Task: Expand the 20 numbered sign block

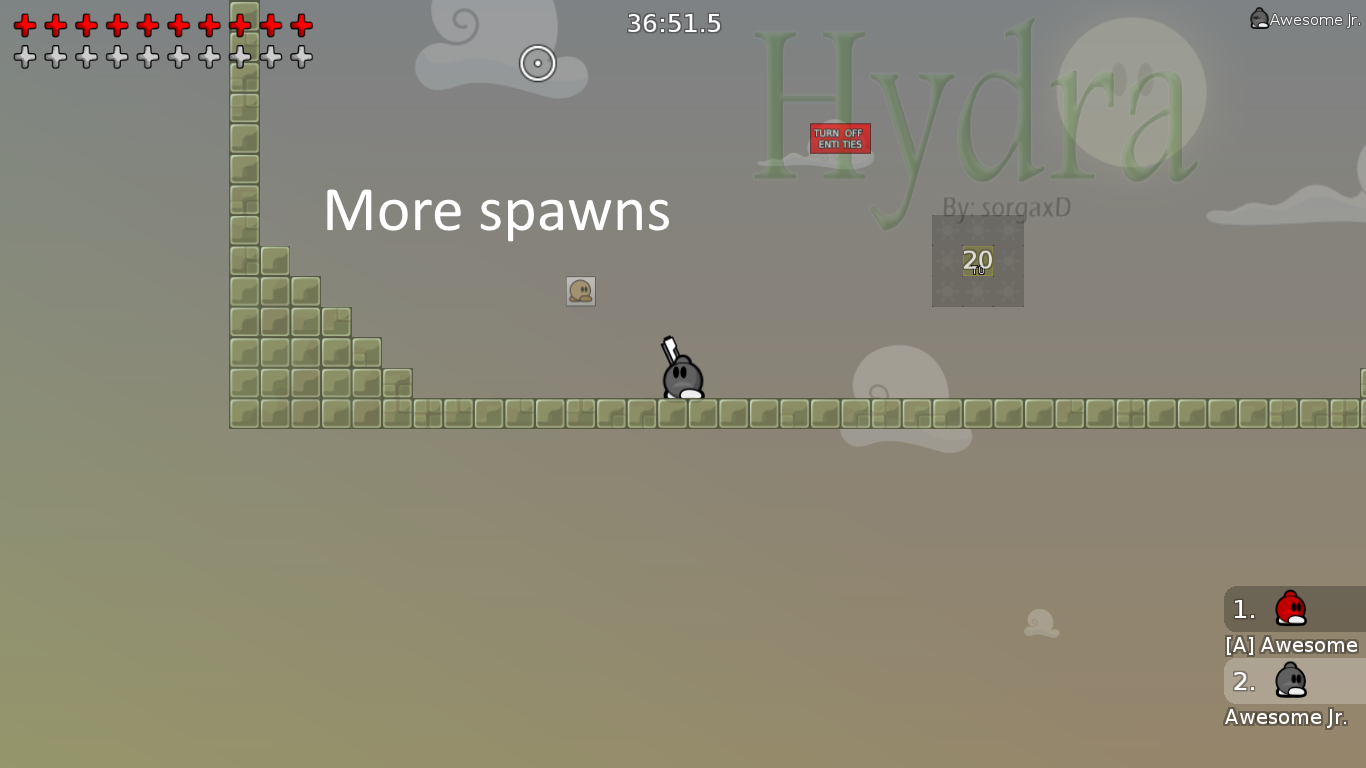Action: (x=977, y=261)
